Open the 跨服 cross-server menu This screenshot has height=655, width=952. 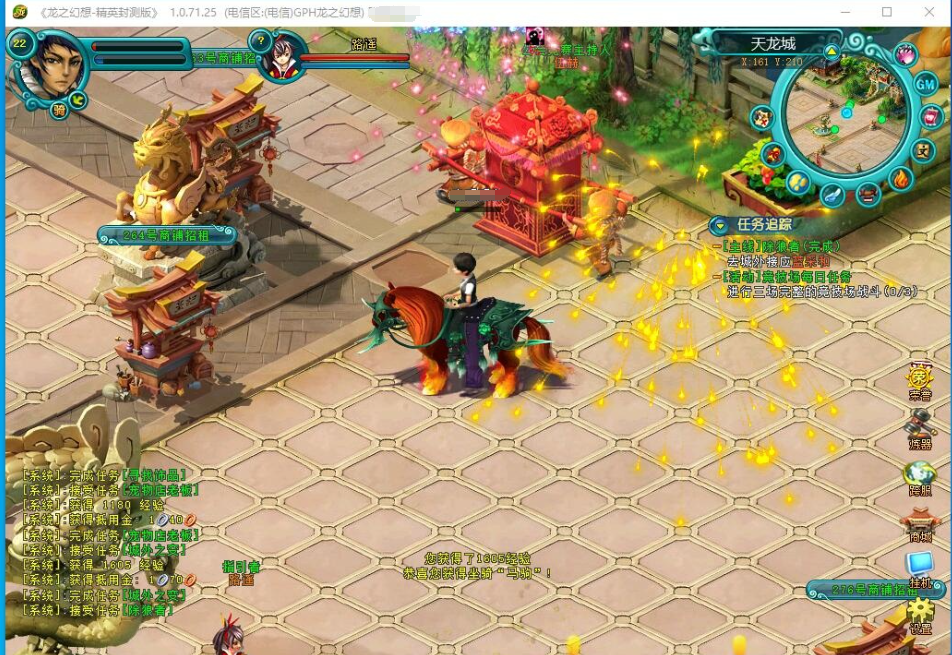click(x=920, y=476)
